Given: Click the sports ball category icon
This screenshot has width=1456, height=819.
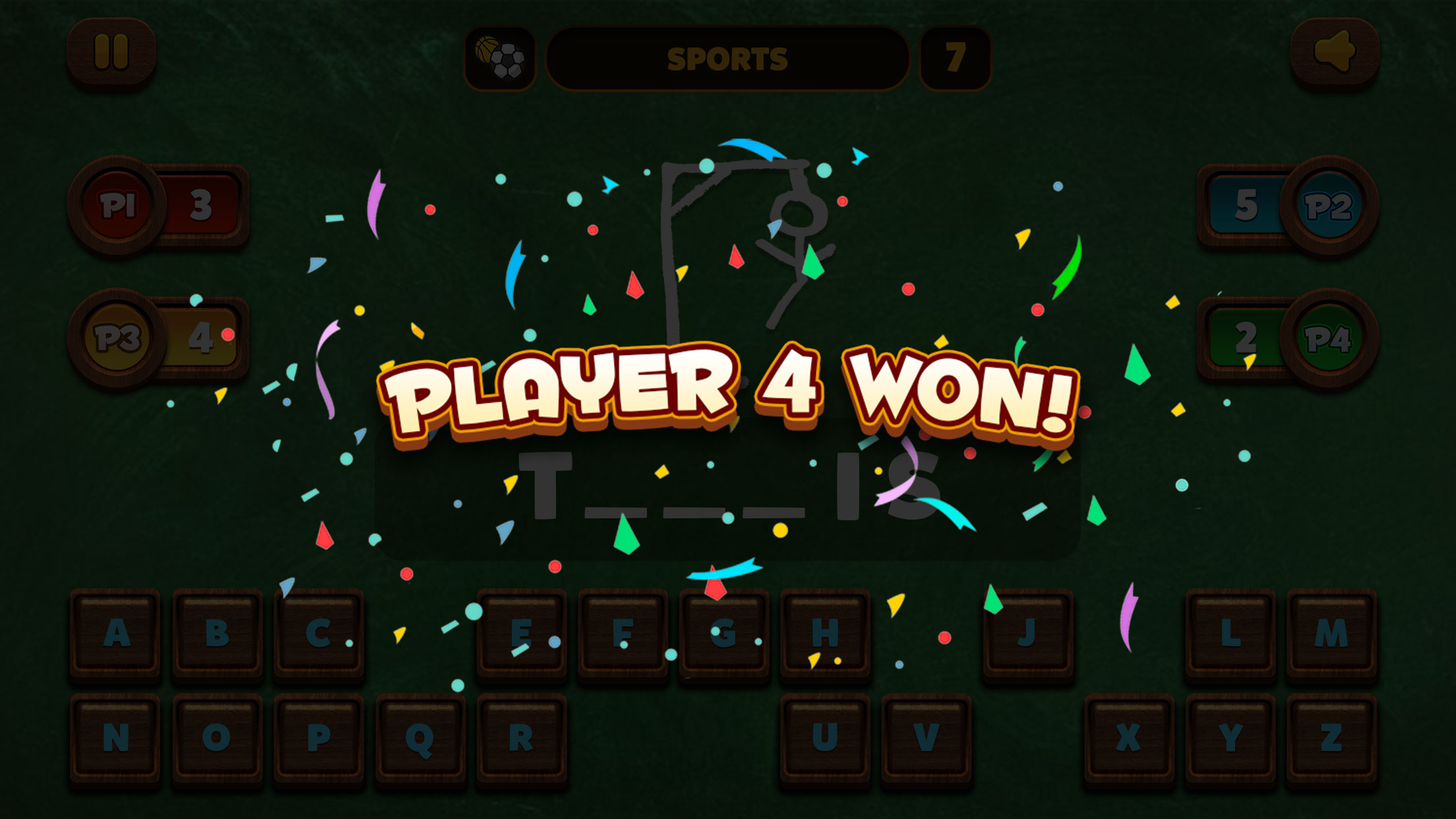Looking at the screenshot, I should (x=501, y=57).
